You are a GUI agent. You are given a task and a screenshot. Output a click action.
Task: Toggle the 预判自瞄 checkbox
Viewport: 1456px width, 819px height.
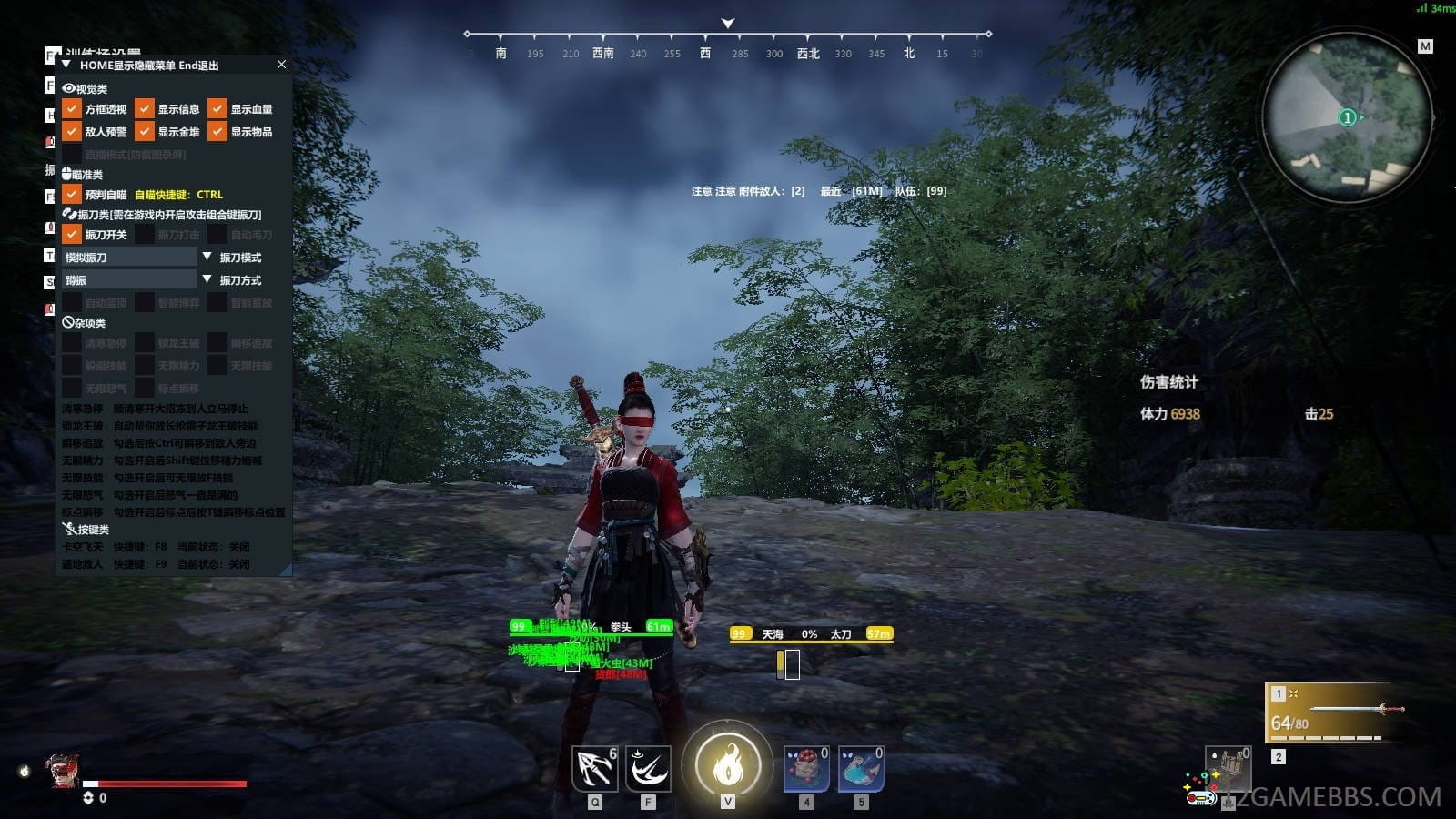tap(72, 194)
